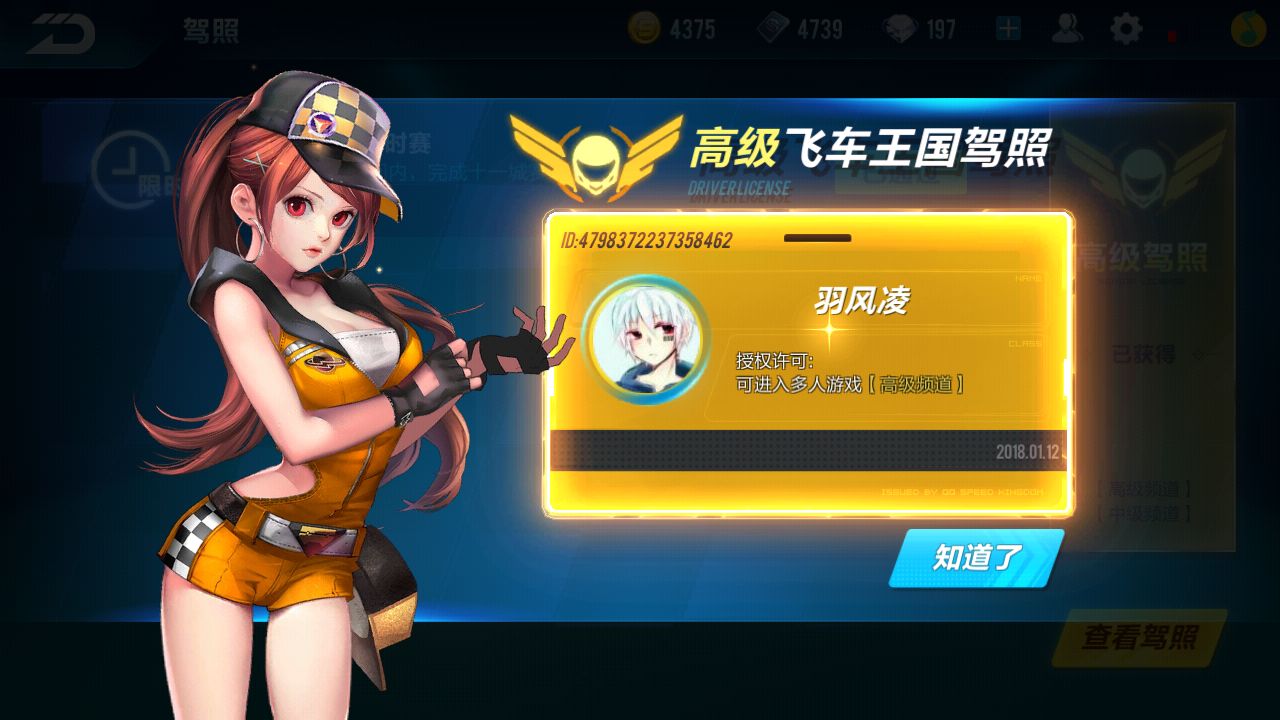
Task: Open the friends panel via person icon
Action: click(1070, 29)
